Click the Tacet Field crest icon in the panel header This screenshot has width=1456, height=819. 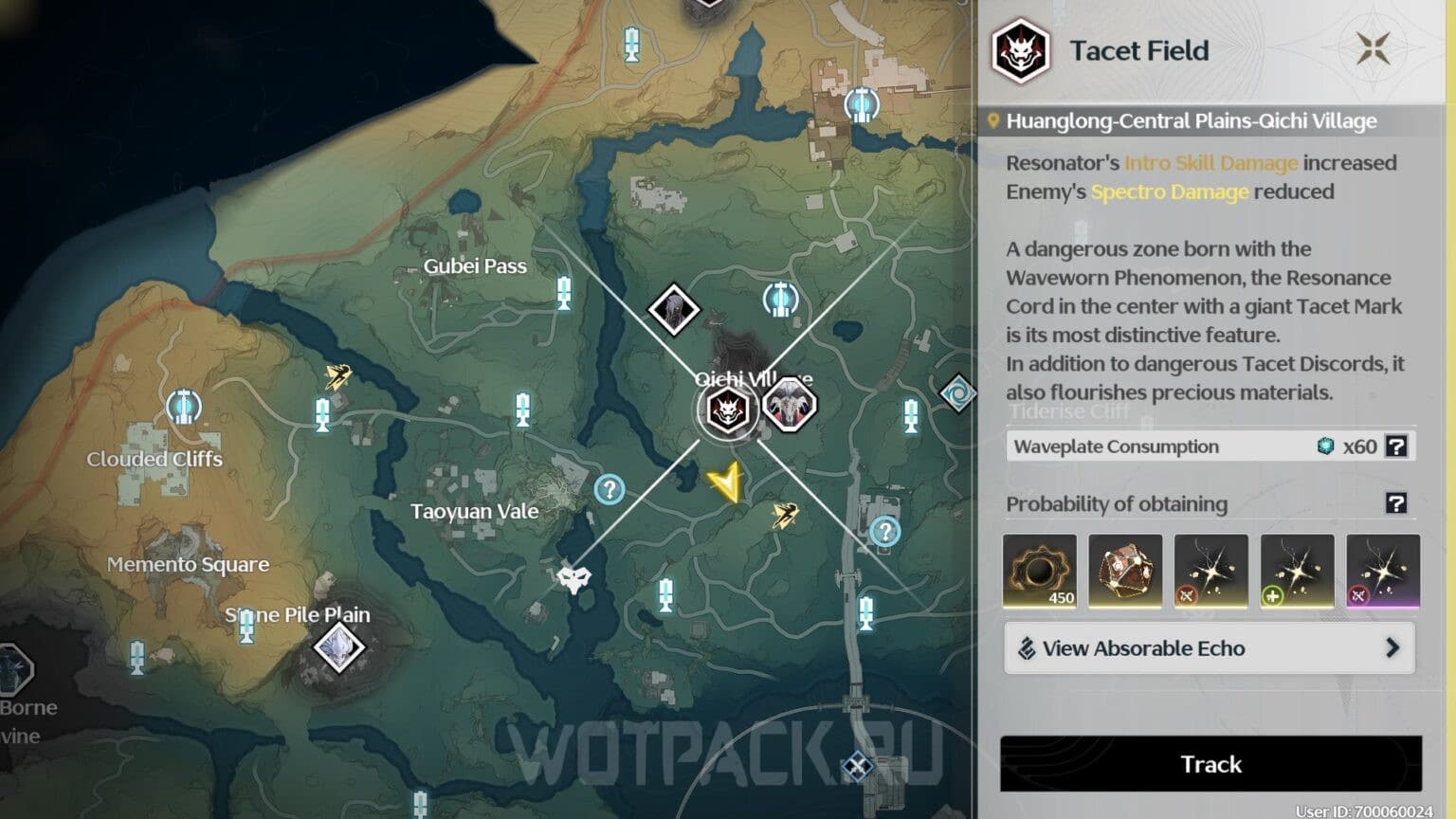(1020, 51)
